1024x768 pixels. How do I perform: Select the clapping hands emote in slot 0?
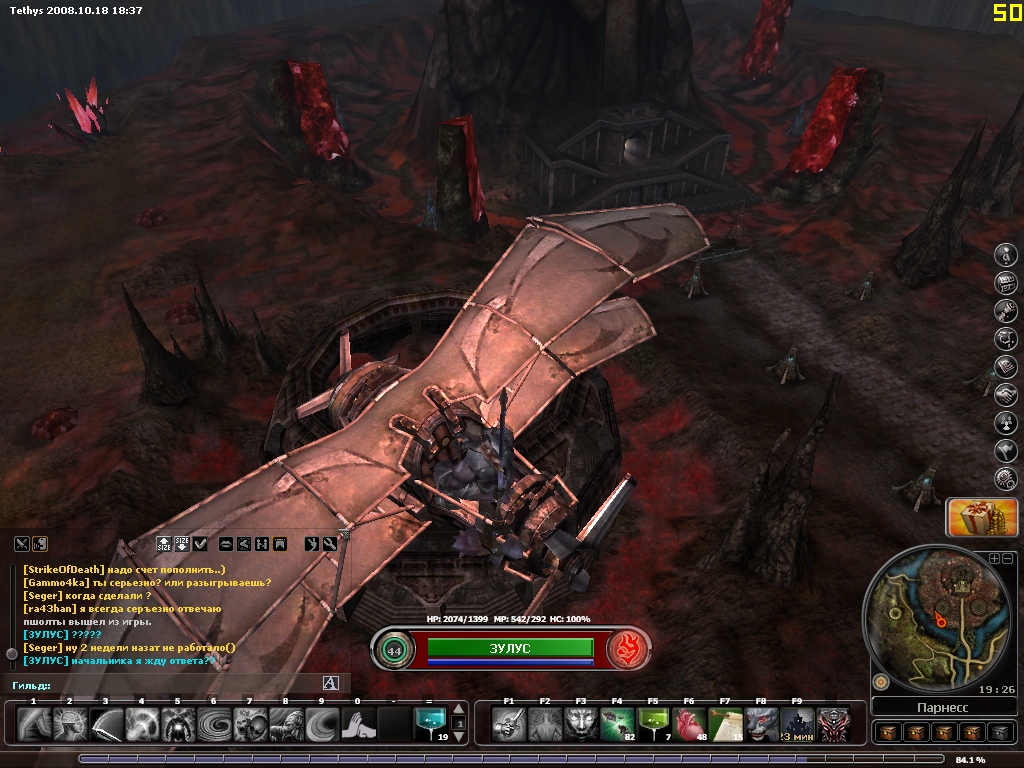[357, 724]
